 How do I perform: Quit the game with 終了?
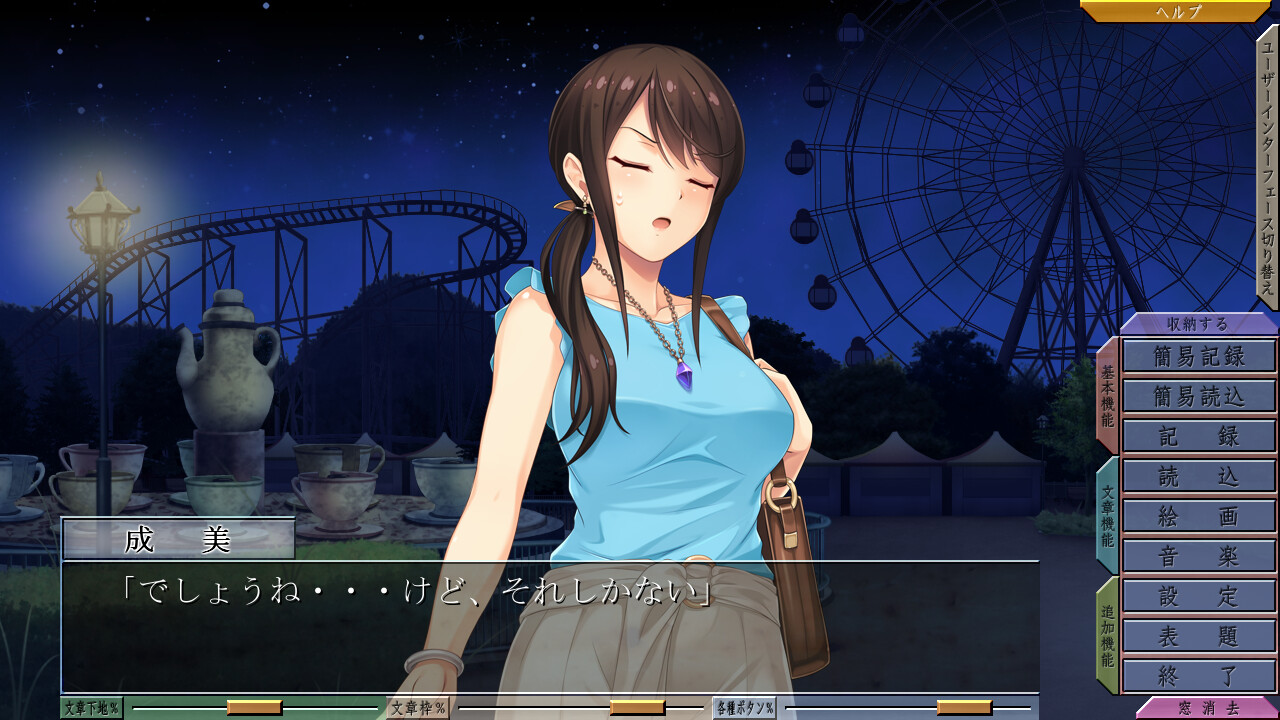pos(1199,676)
